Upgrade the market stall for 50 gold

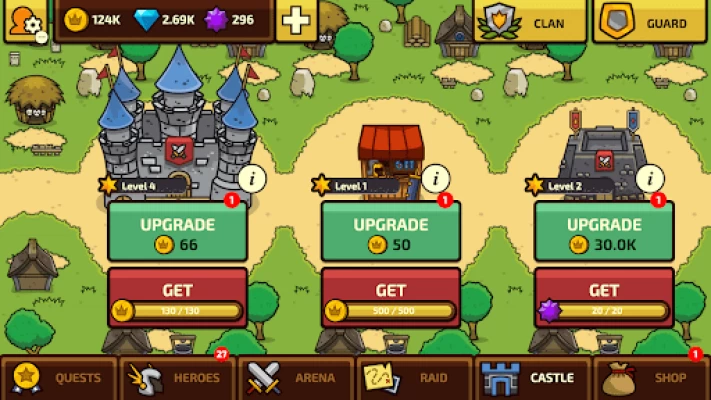(x=390, y=232)
